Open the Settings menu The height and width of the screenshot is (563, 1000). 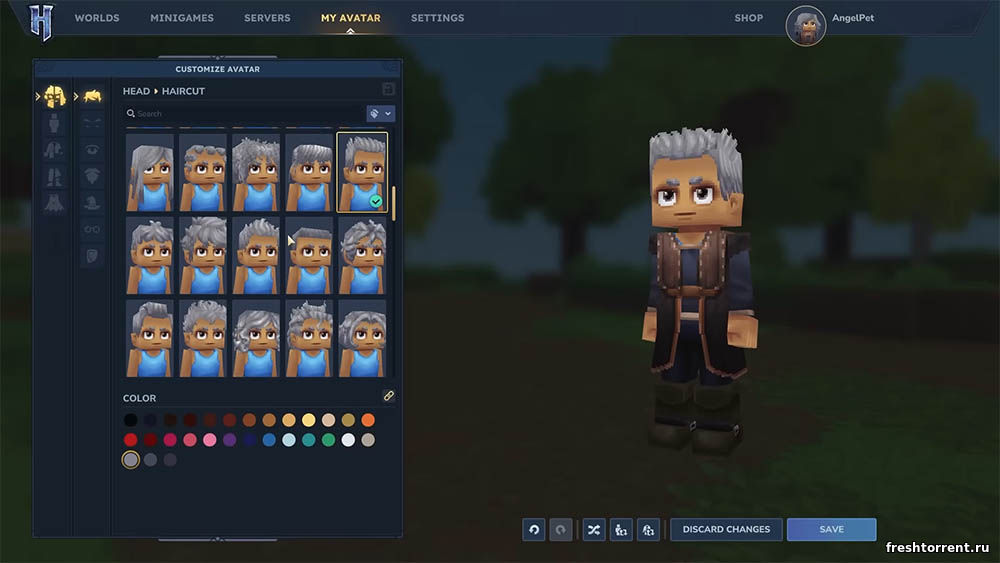(437, 18)
